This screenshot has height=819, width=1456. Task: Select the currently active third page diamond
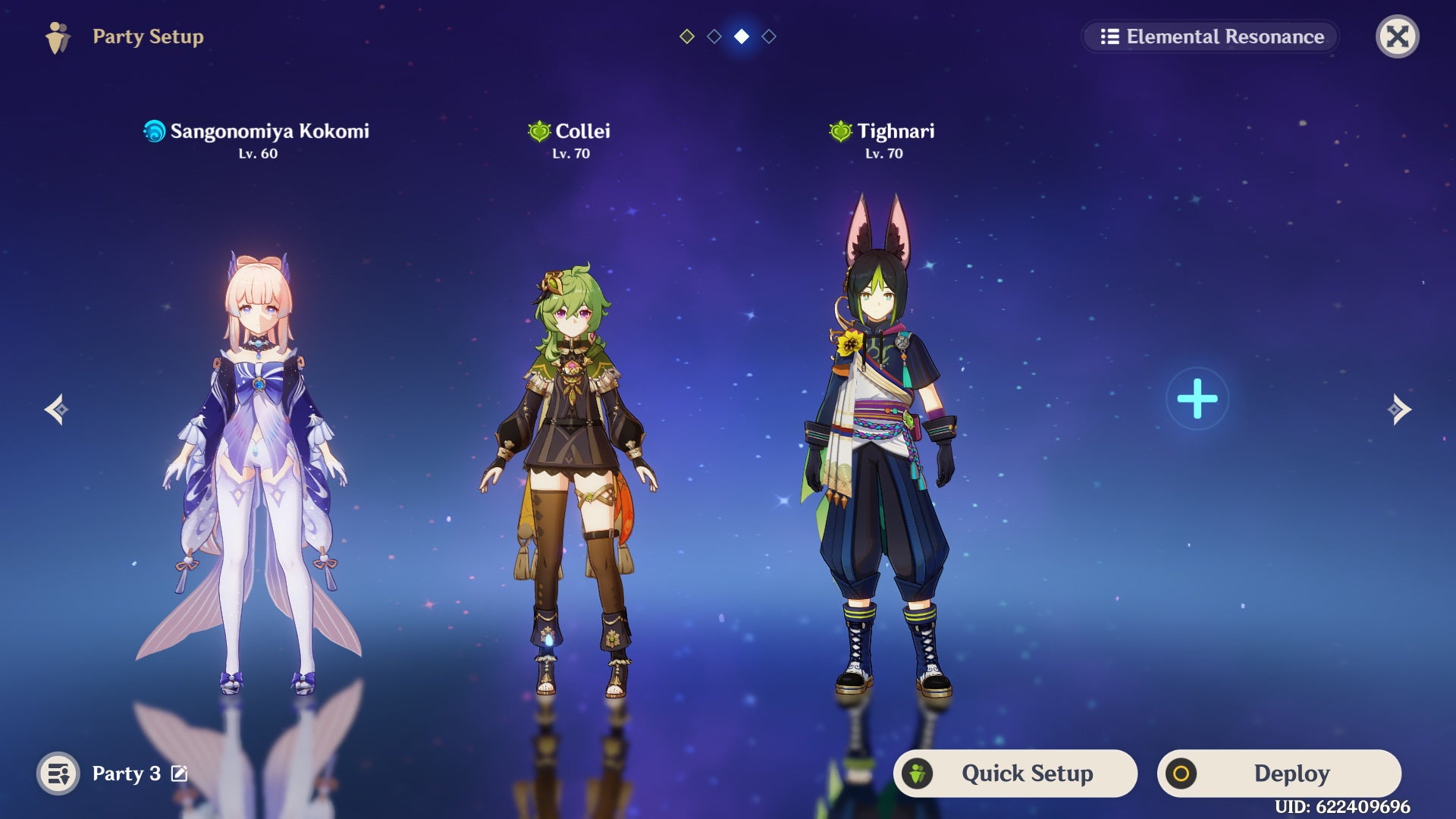coord(742,36)
